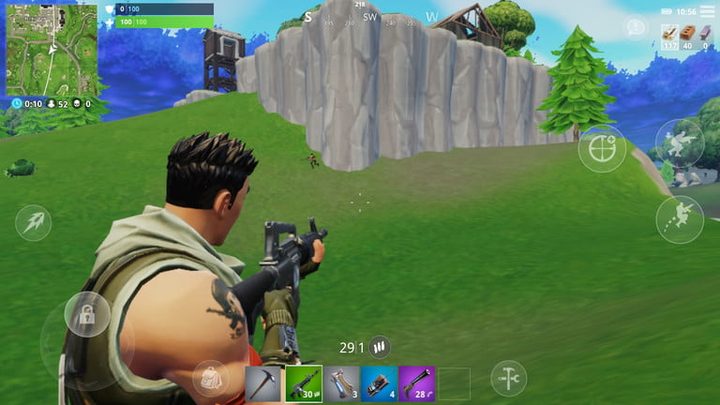Open the chat speech bubble

point(634,27)
